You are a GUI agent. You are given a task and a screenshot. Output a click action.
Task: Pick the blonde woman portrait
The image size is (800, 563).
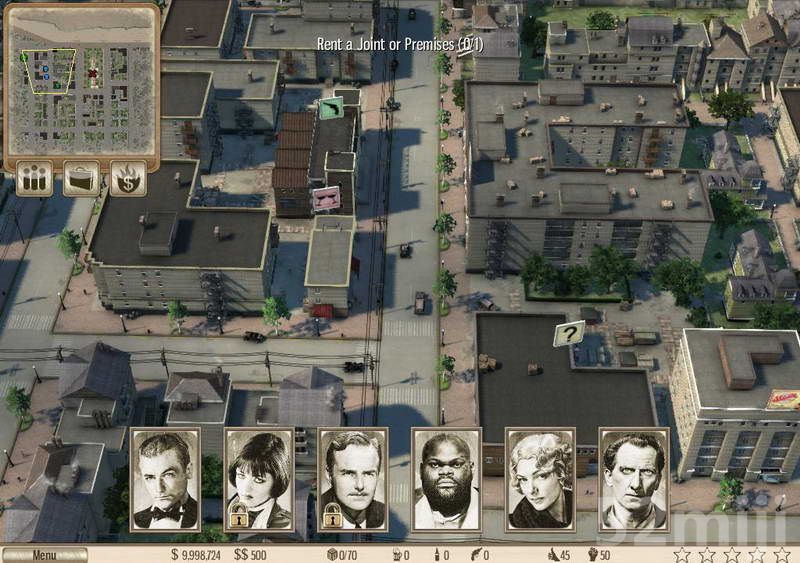tap(540, 480)
